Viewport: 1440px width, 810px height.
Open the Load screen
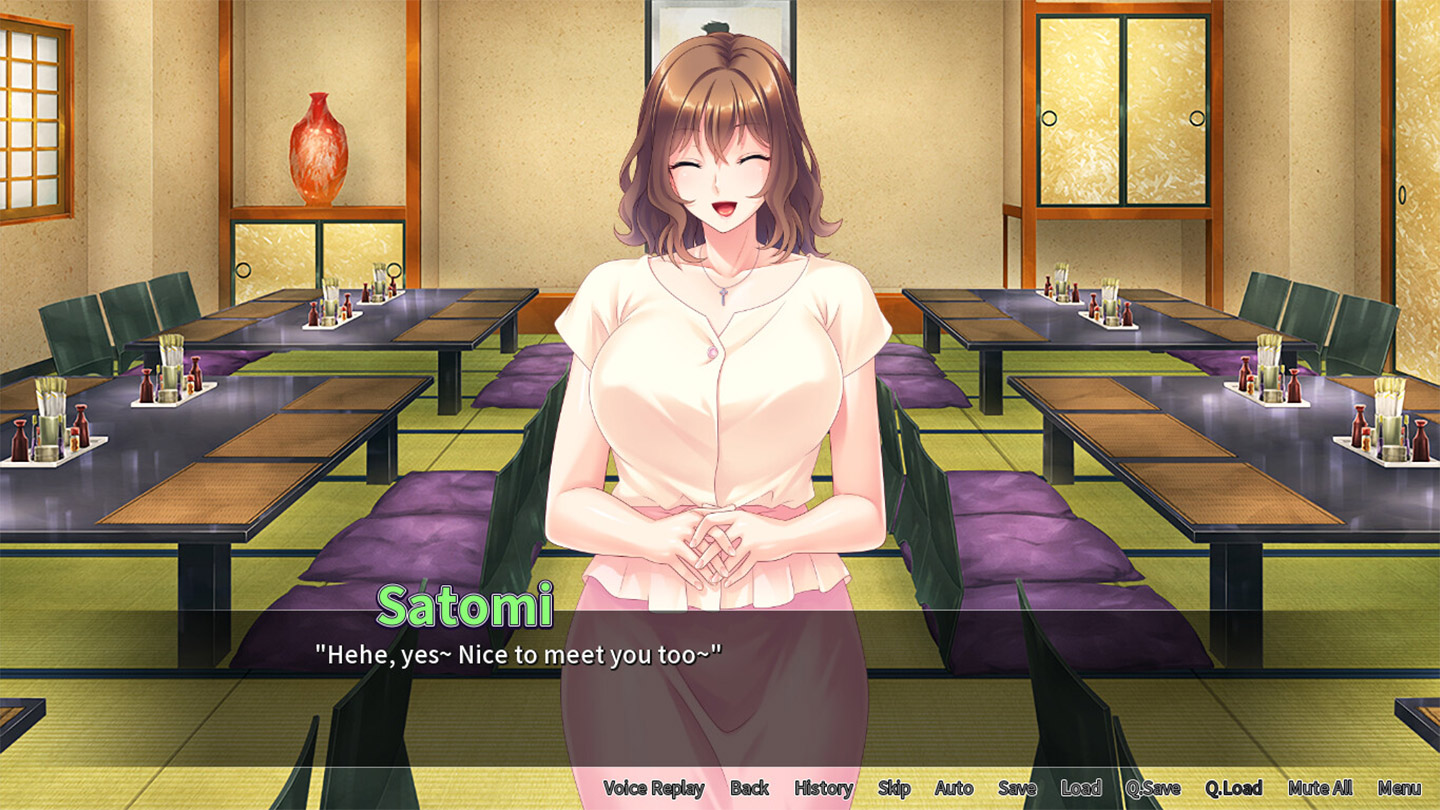coord(1081,788)
